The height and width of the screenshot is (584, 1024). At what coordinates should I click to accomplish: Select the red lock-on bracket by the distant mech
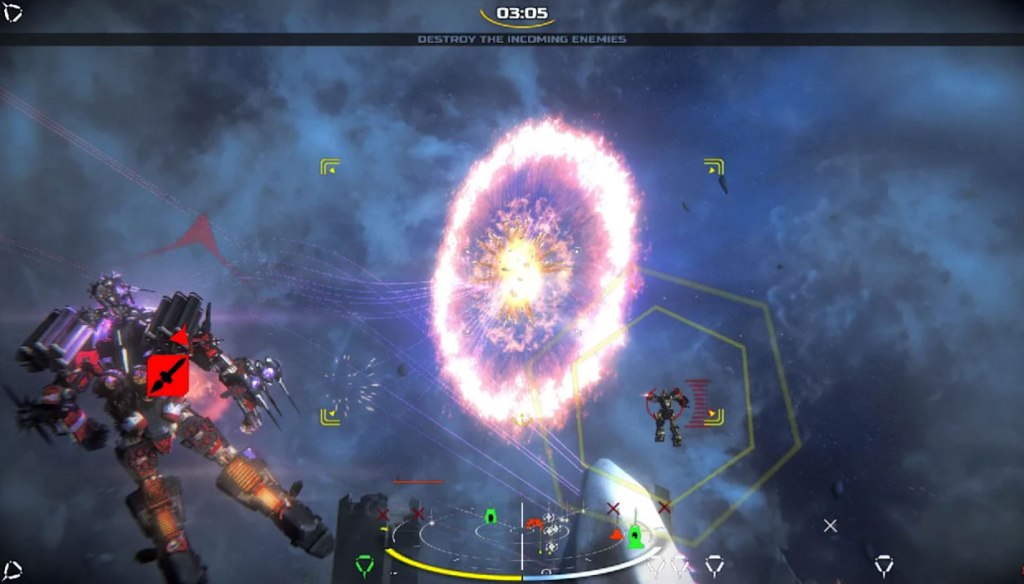tap(699, 403)
